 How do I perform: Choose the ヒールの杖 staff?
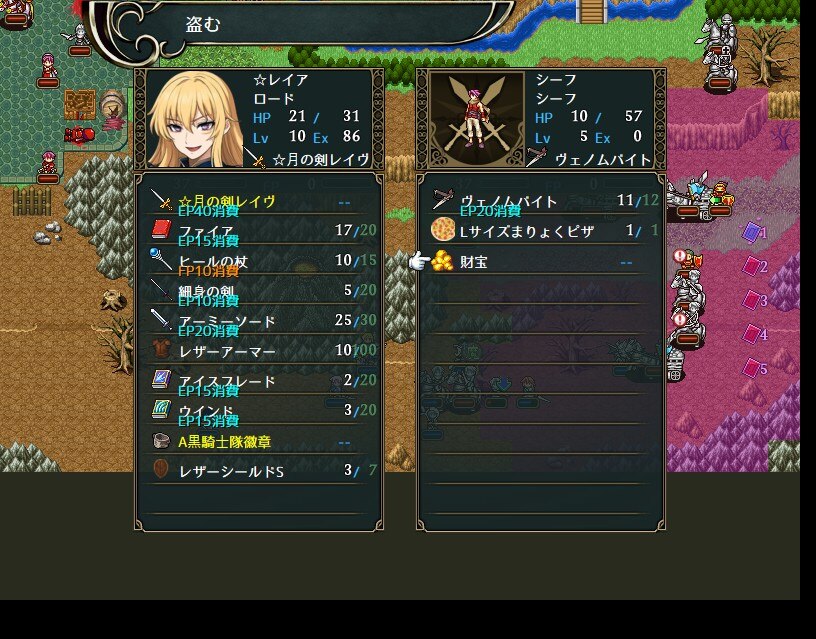pyautogui.click(x=258, y=262)
